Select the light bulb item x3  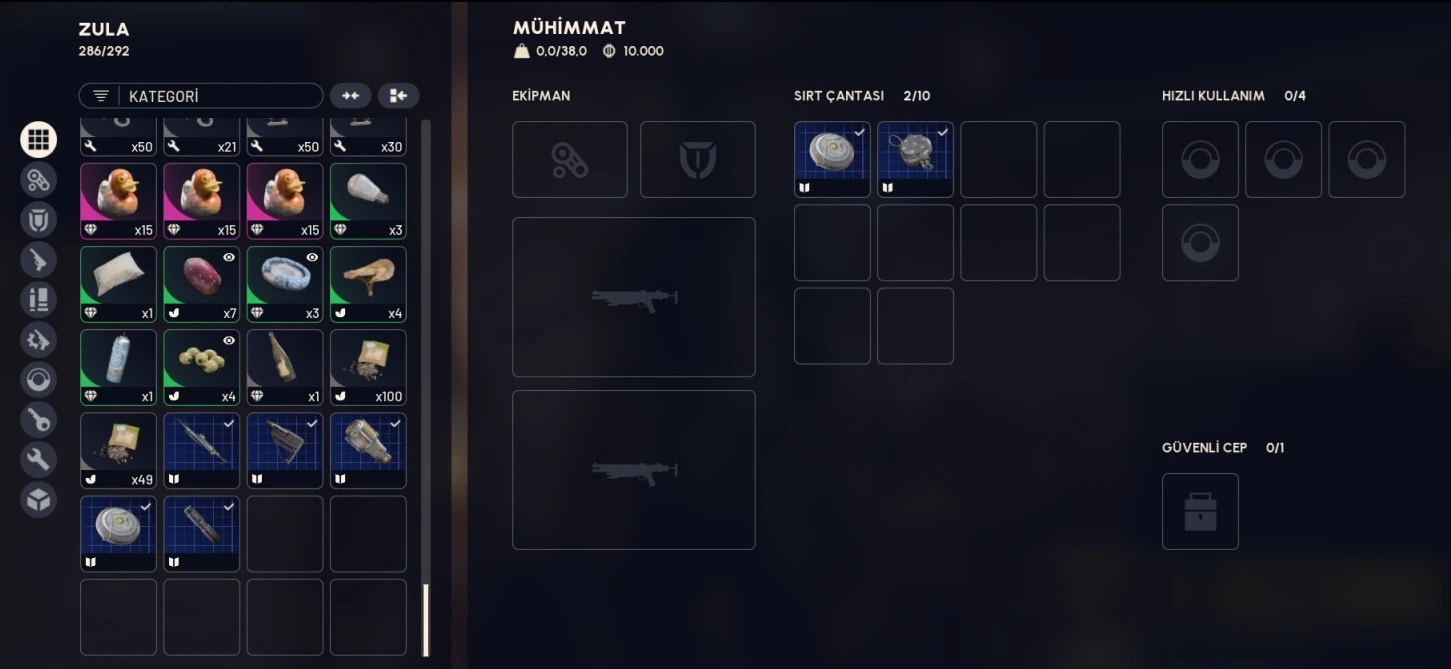coord(368,201)
